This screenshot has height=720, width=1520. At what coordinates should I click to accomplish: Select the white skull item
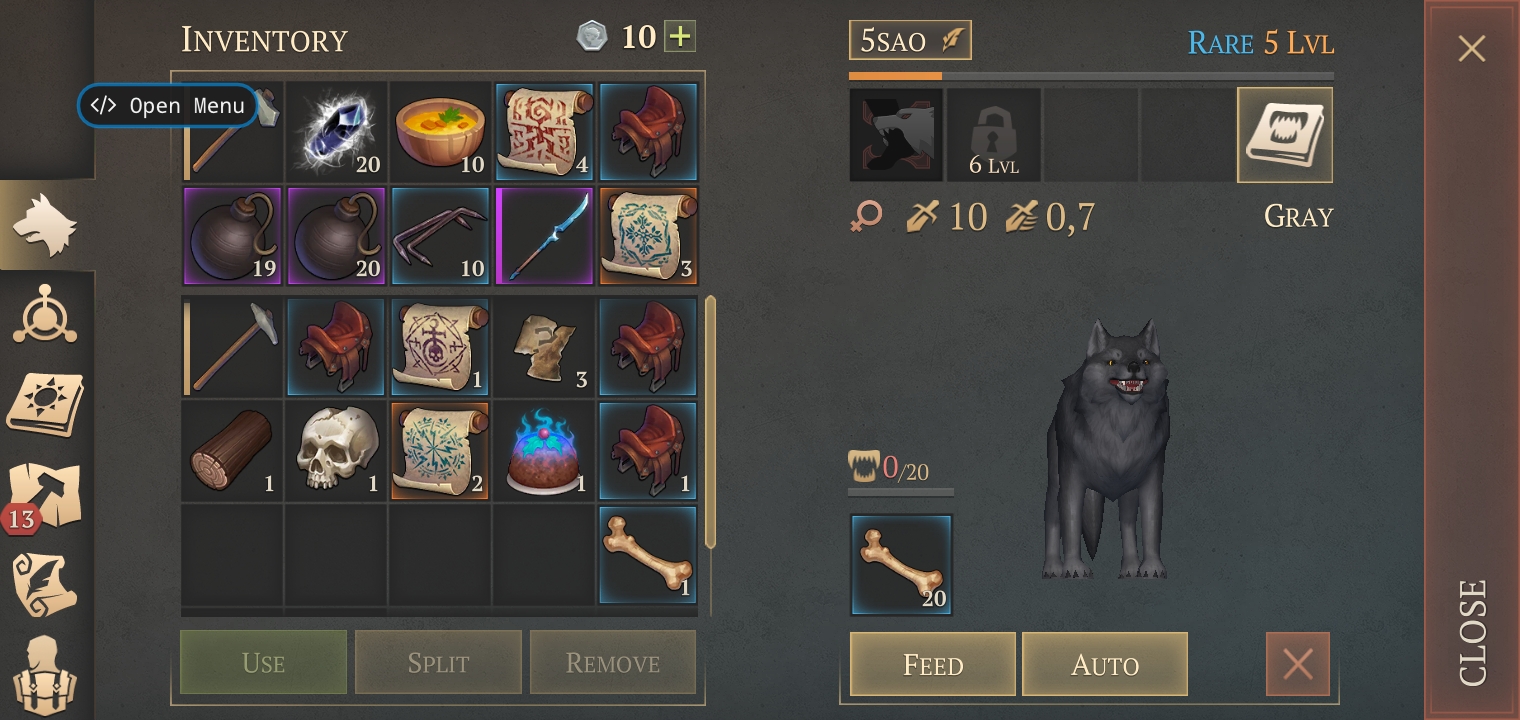(336, 450)
